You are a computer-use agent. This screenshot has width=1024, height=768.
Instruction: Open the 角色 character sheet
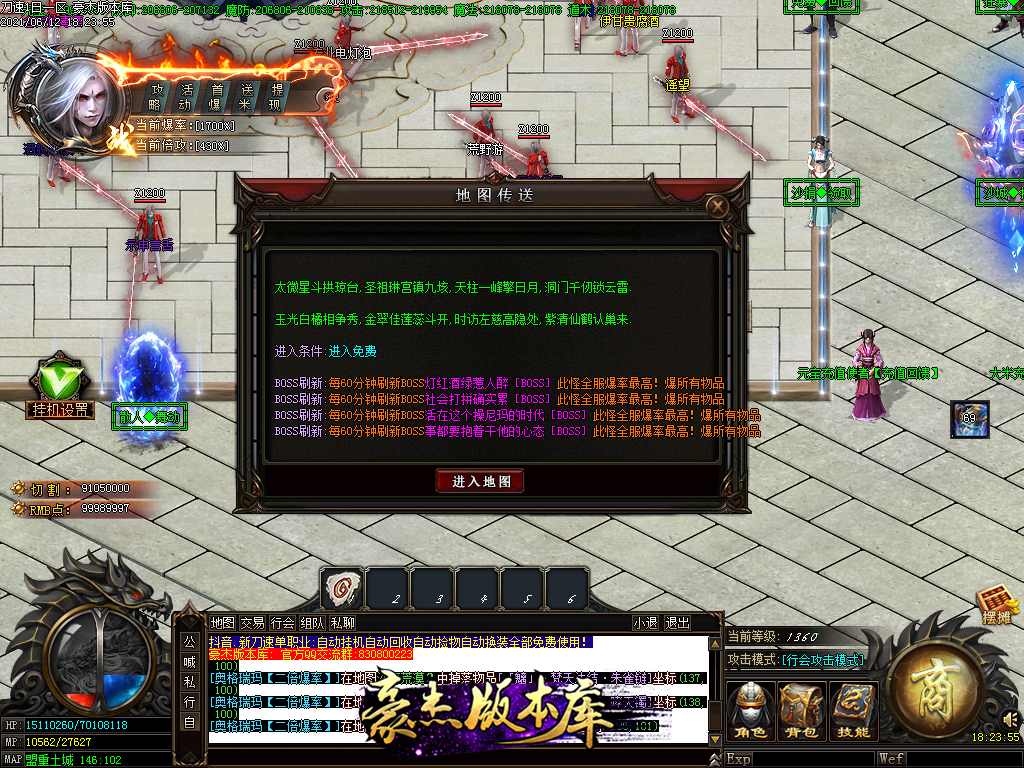(750, 712)
